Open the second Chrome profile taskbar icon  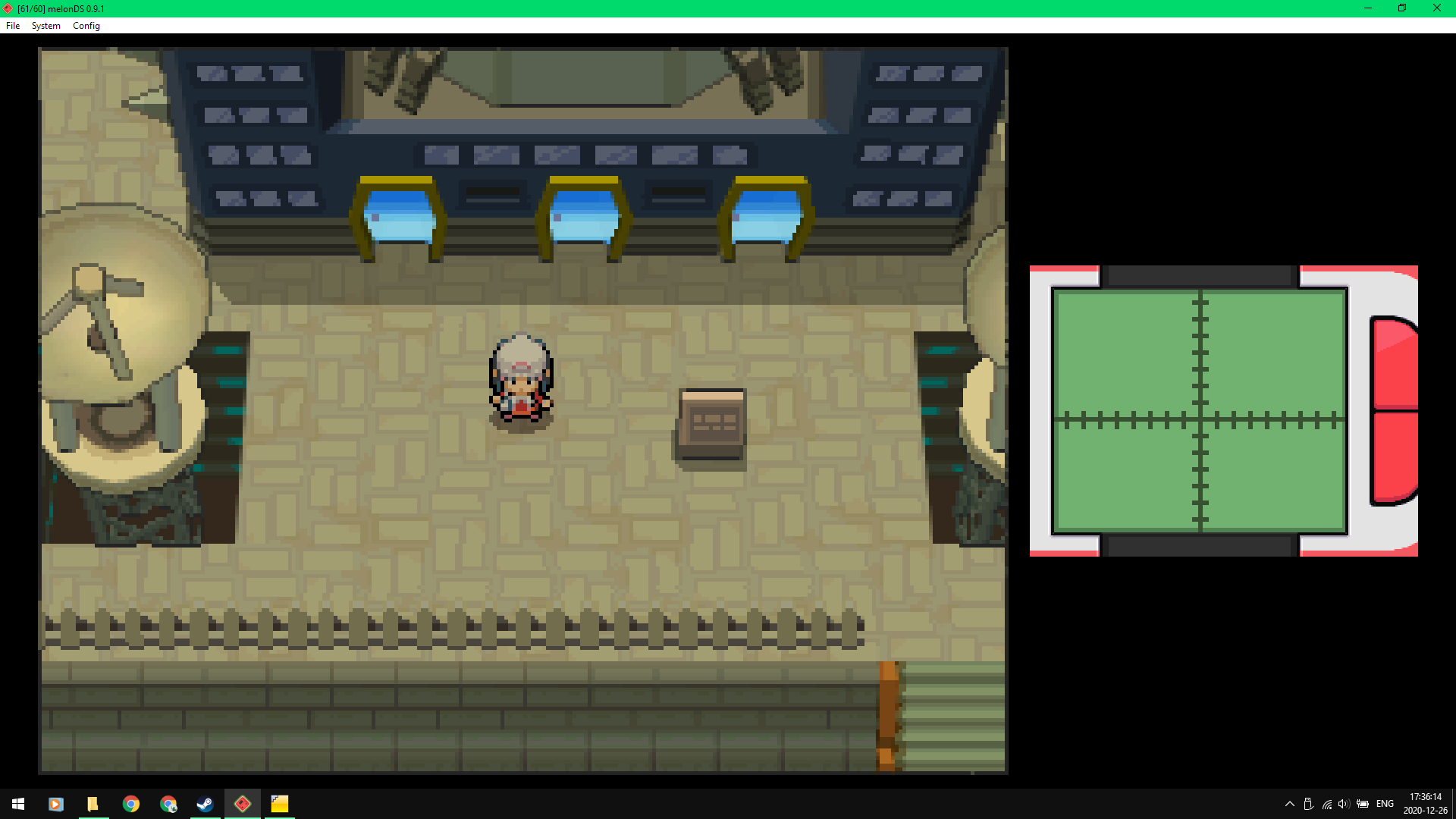tap(168, 804)
